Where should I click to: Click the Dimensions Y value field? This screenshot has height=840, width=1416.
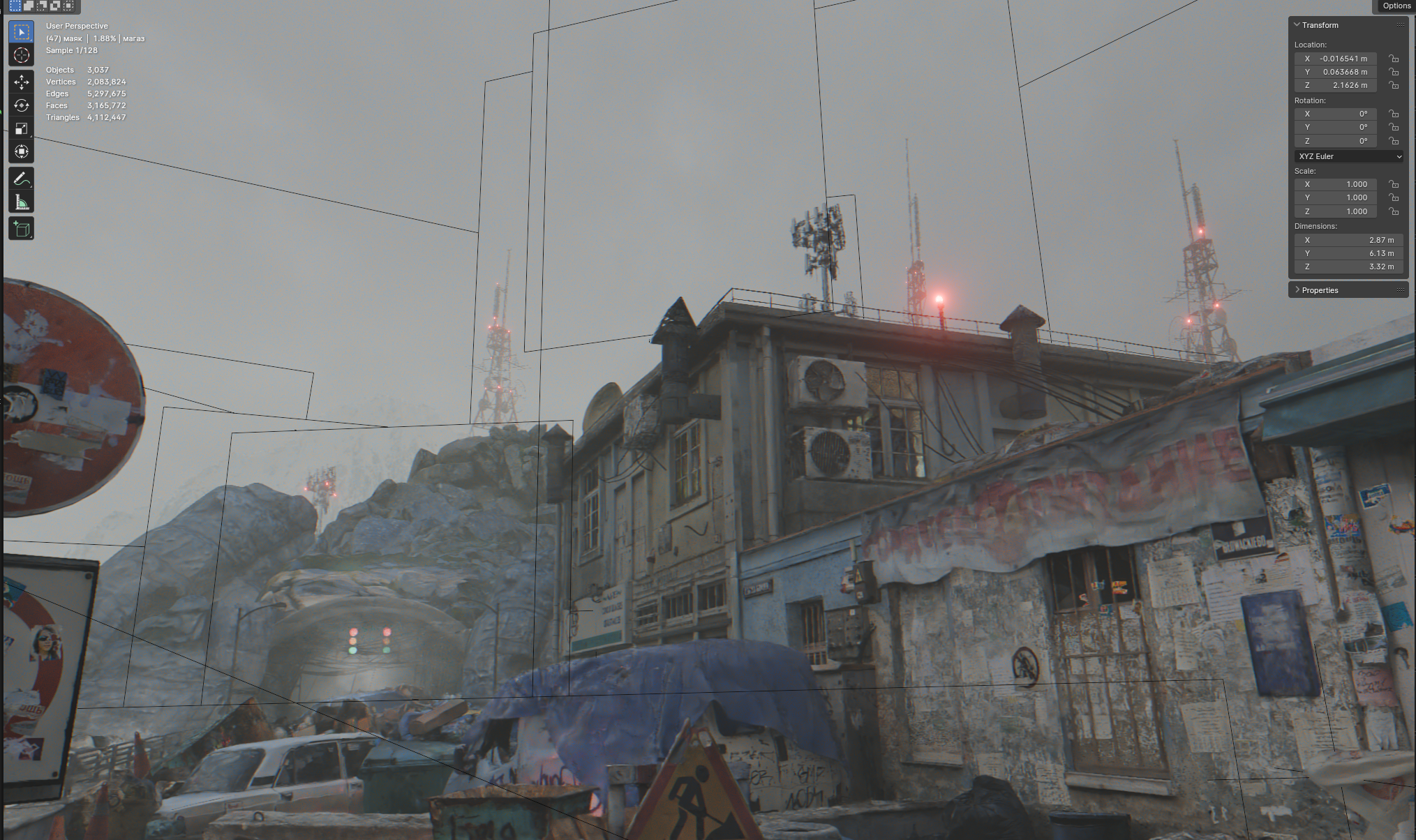(1348, 253)
